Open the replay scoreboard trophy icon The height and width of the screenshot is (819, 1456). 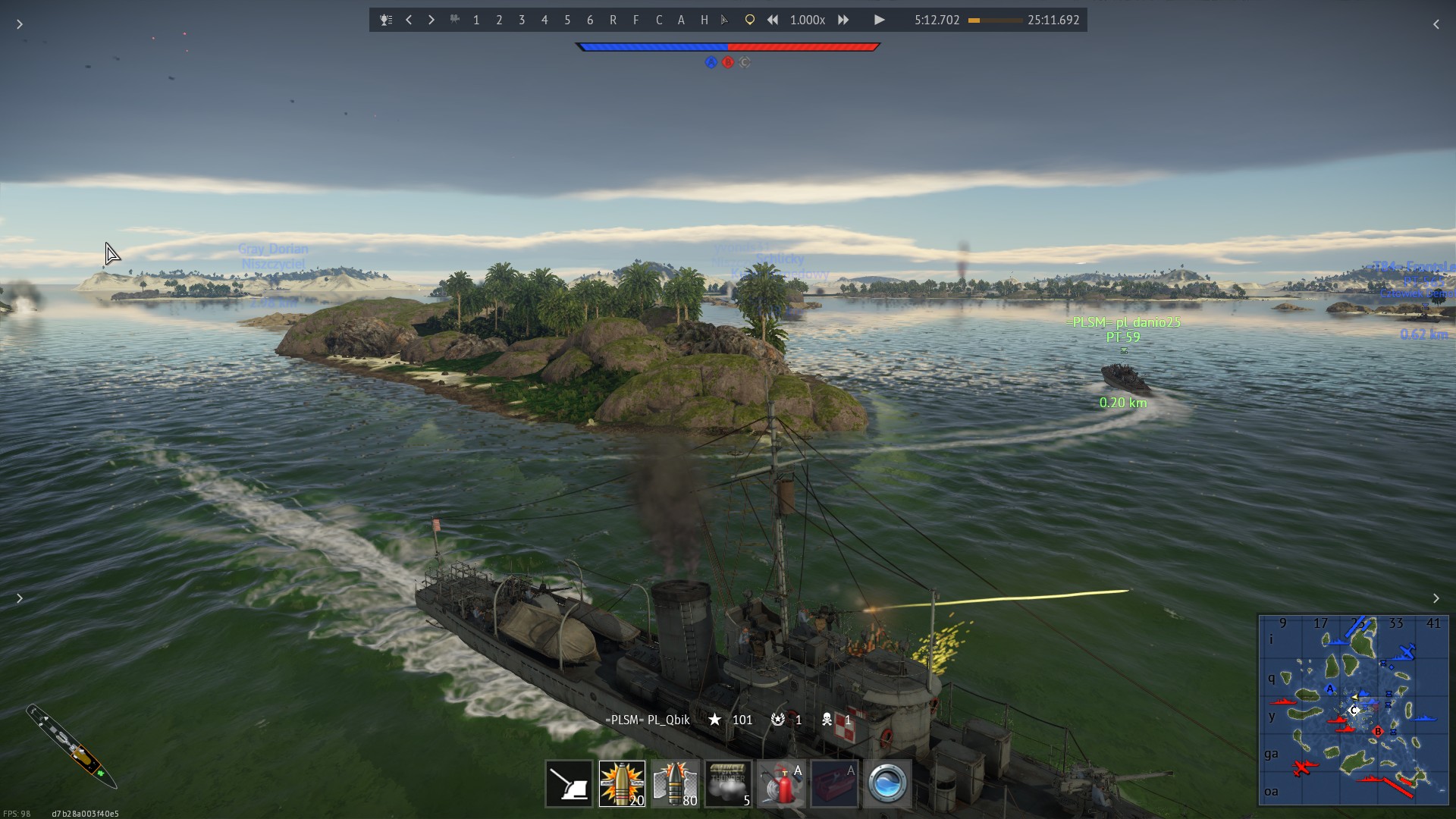[x=386, y=20]
